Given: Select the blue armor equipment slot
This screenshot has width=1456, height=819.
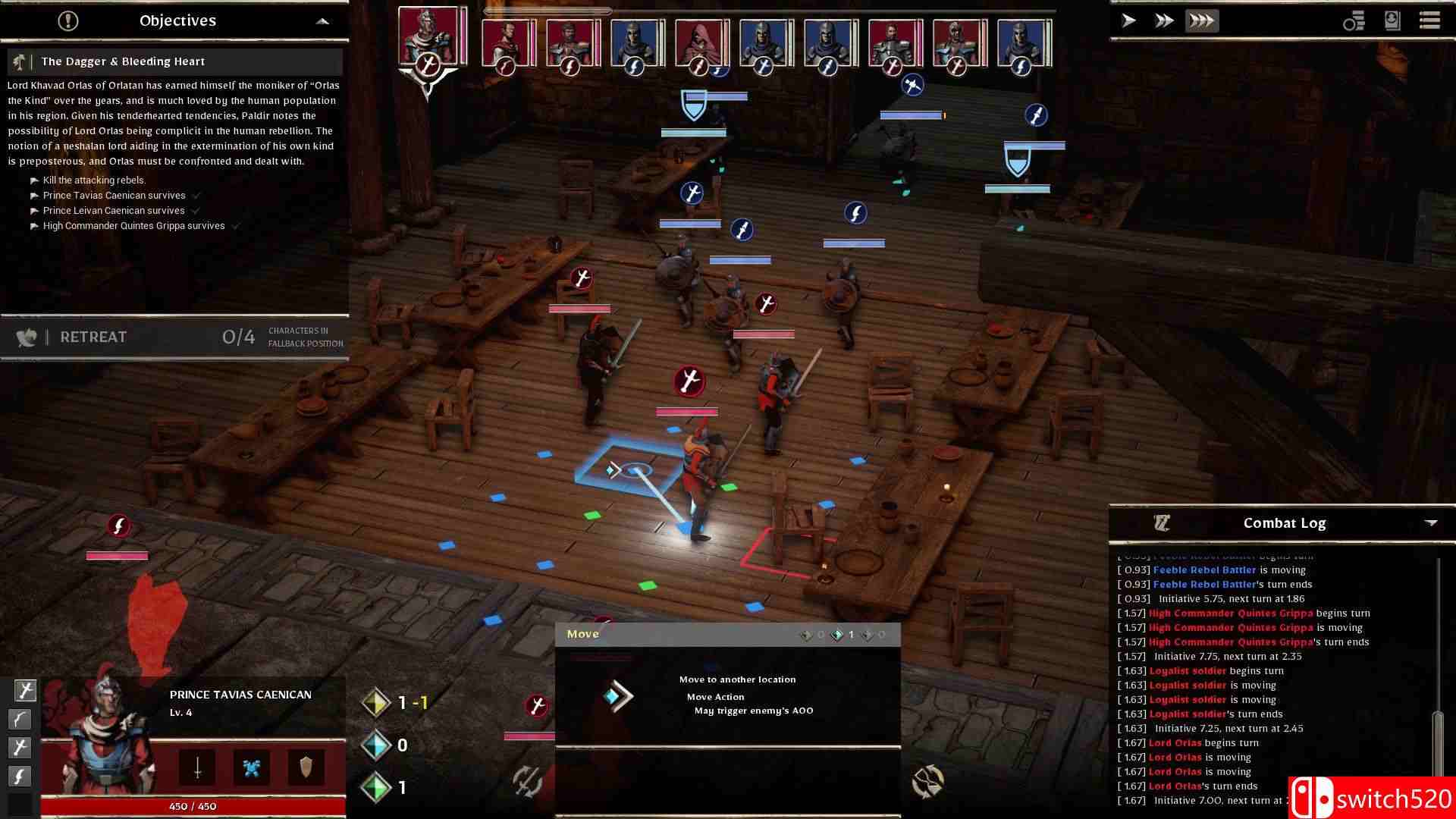Looking at the screenshot, I should click(252, 767).
